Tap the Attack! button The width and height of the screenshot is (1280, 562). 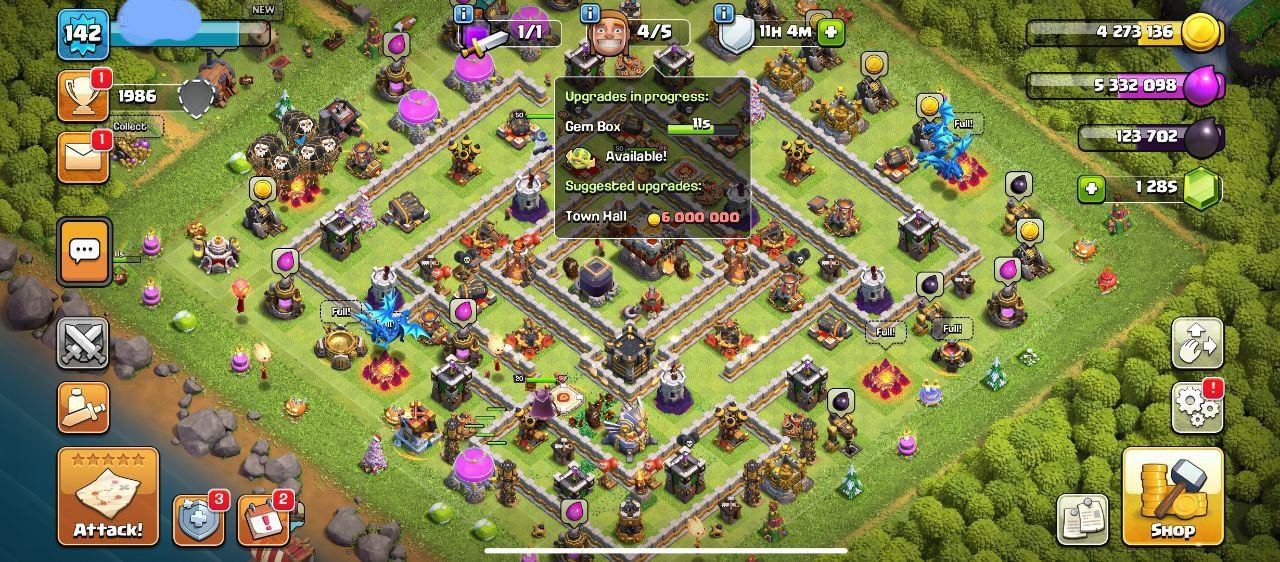tap(108, 497)
